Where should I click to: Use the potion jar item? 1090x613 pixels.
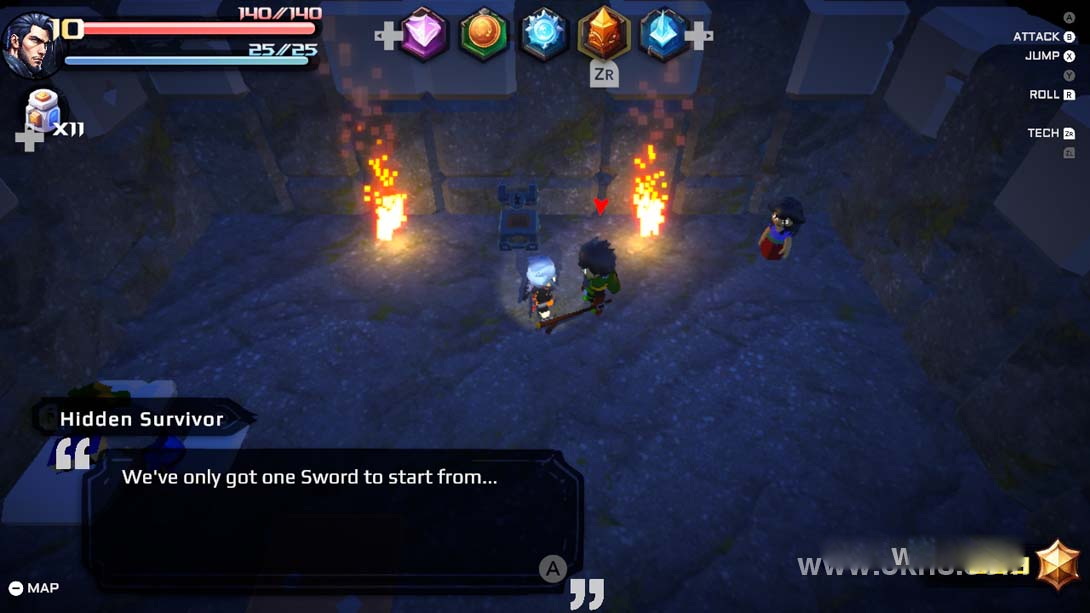click(x=43, y=109)
